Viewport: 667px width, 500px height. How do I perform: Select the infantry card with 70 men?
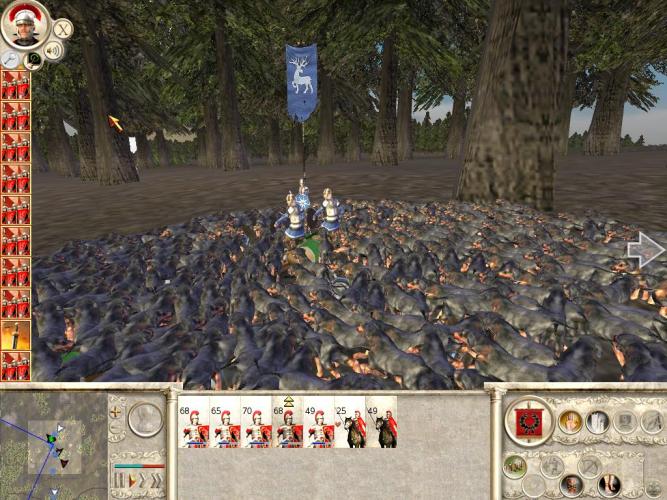257,426
